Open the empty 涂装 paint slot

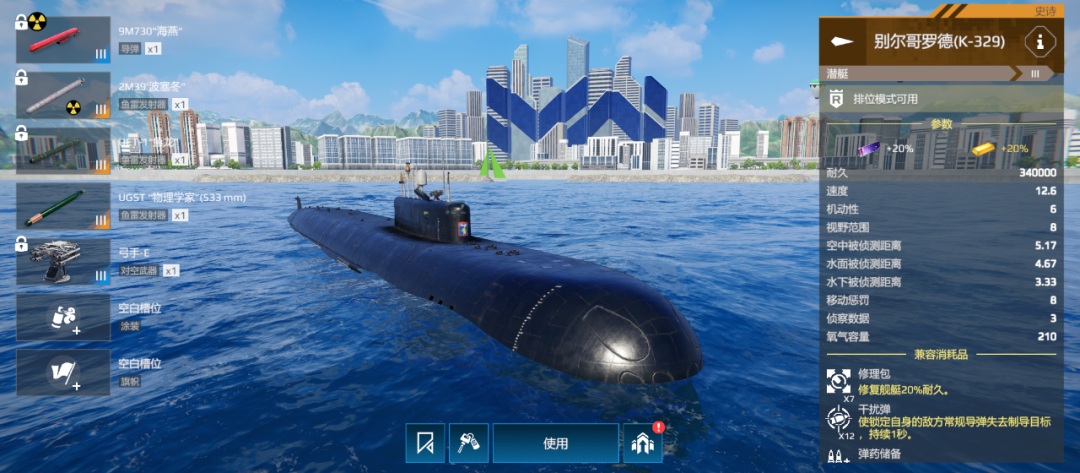(63, 317)
